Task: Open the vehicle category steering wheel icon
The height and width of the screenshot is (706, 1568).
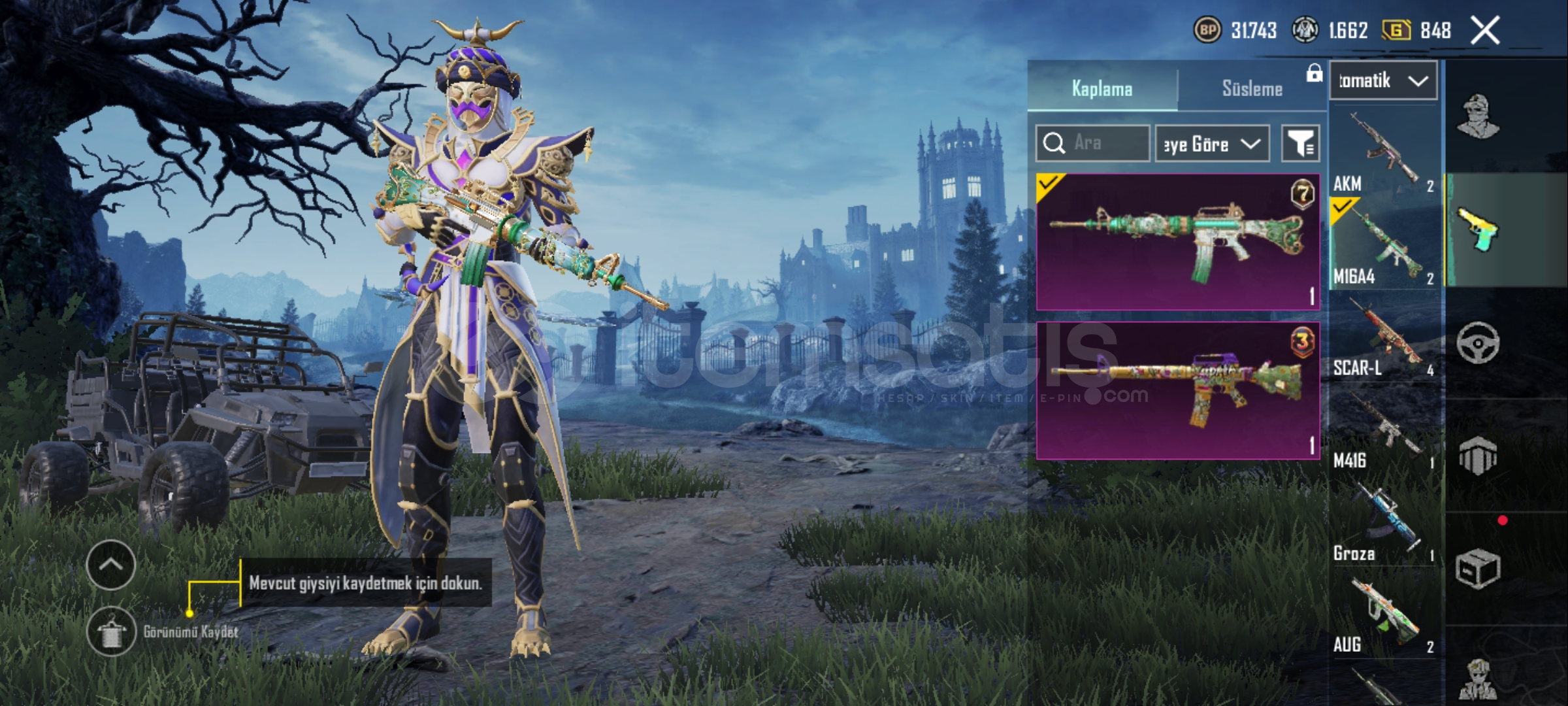Action: coord(1478,343)
